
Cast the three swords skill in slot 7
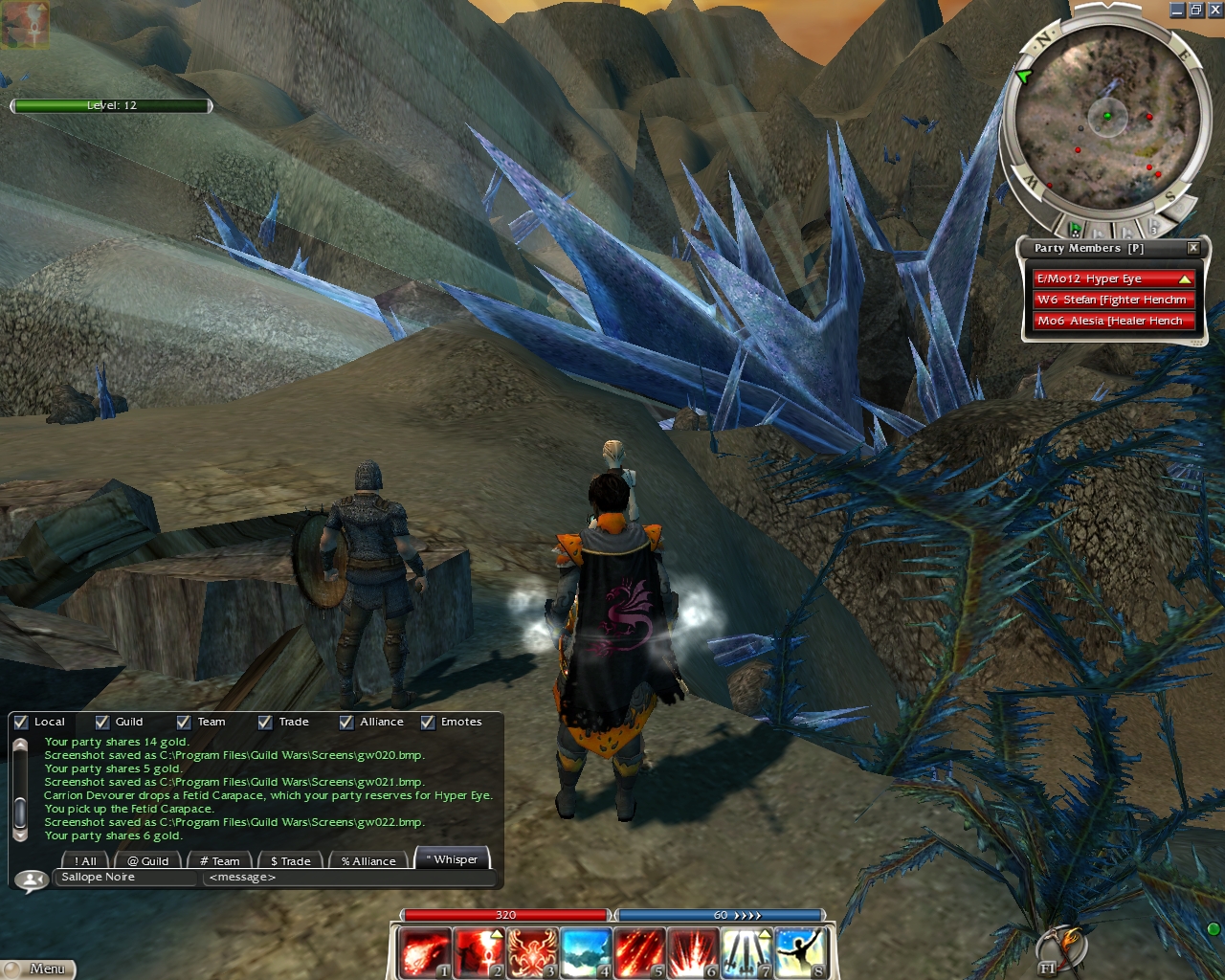[x=746, y=953]
